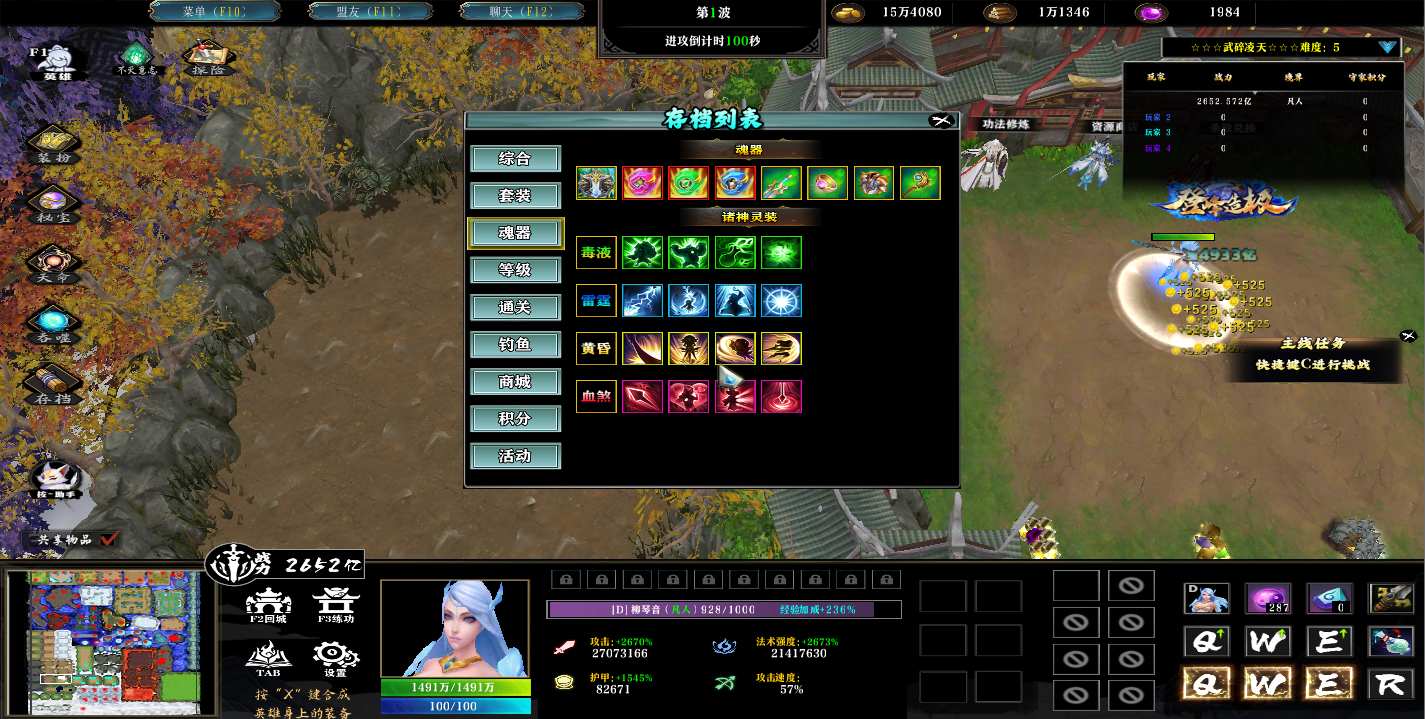Screen dimensions: 1425x719
Task: Switch to the 综合 tab
Action: coord(515,159)
